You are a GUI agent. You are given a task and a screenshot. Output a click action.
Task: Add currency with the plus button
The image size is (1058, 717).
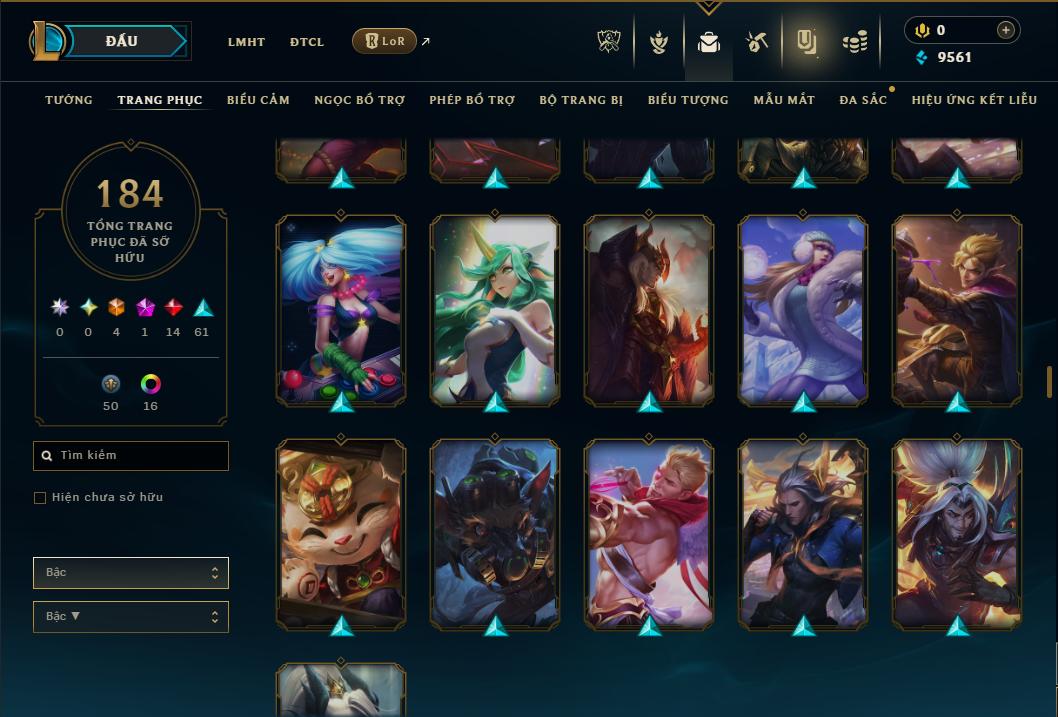click(x=1005, y=30)
